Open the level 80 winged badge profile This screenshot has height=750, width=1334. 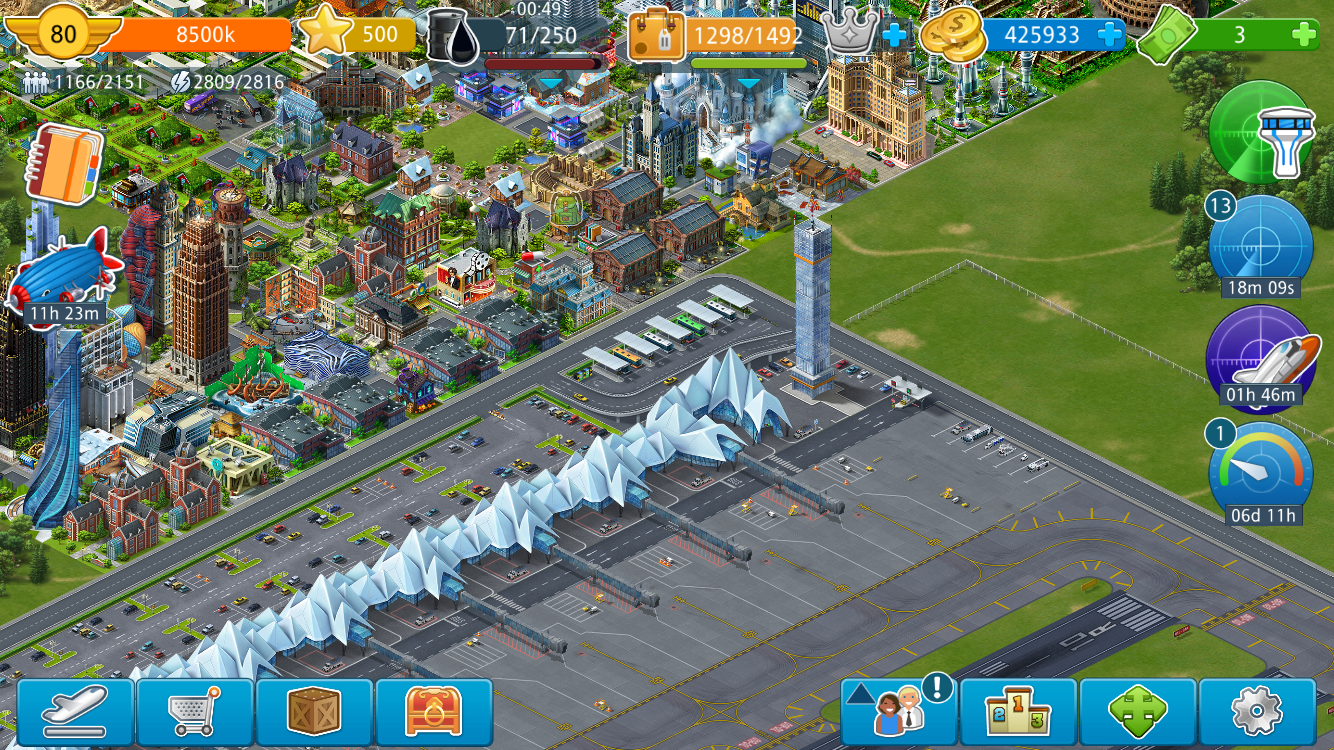click(63, 34)
